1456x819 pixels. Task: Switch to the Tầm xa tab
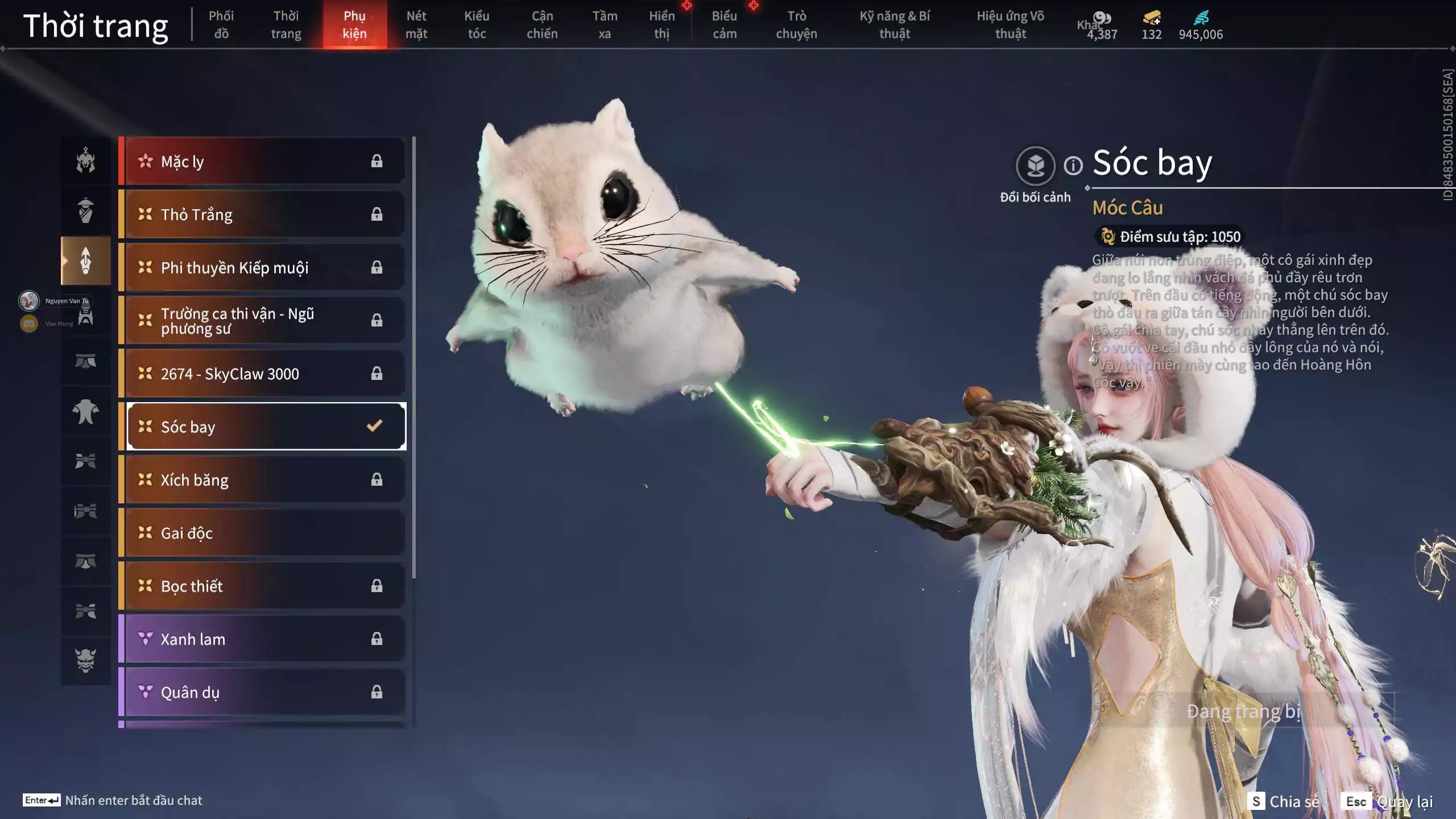(x=605, y=24)
